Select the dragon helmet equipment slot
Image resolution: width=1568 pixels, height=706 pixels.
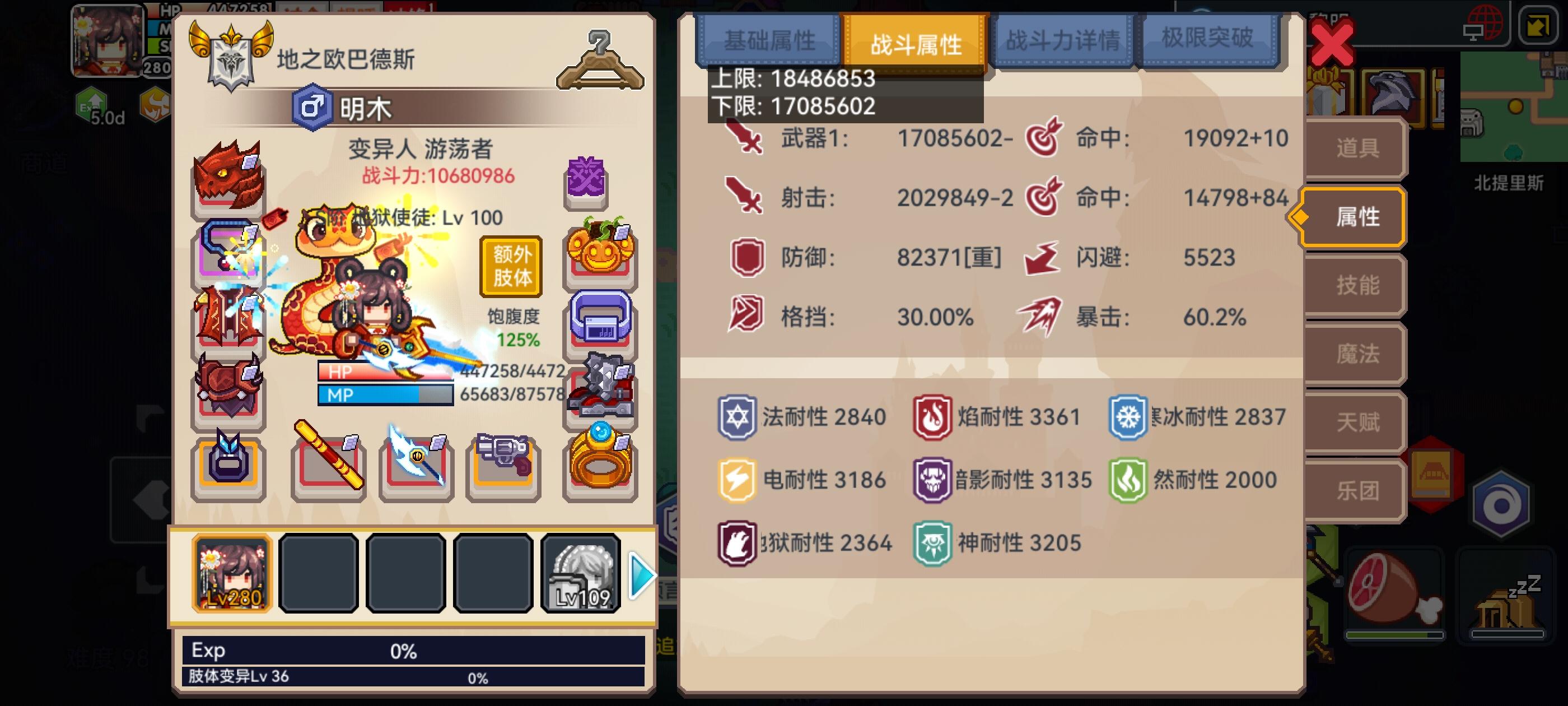230,182
